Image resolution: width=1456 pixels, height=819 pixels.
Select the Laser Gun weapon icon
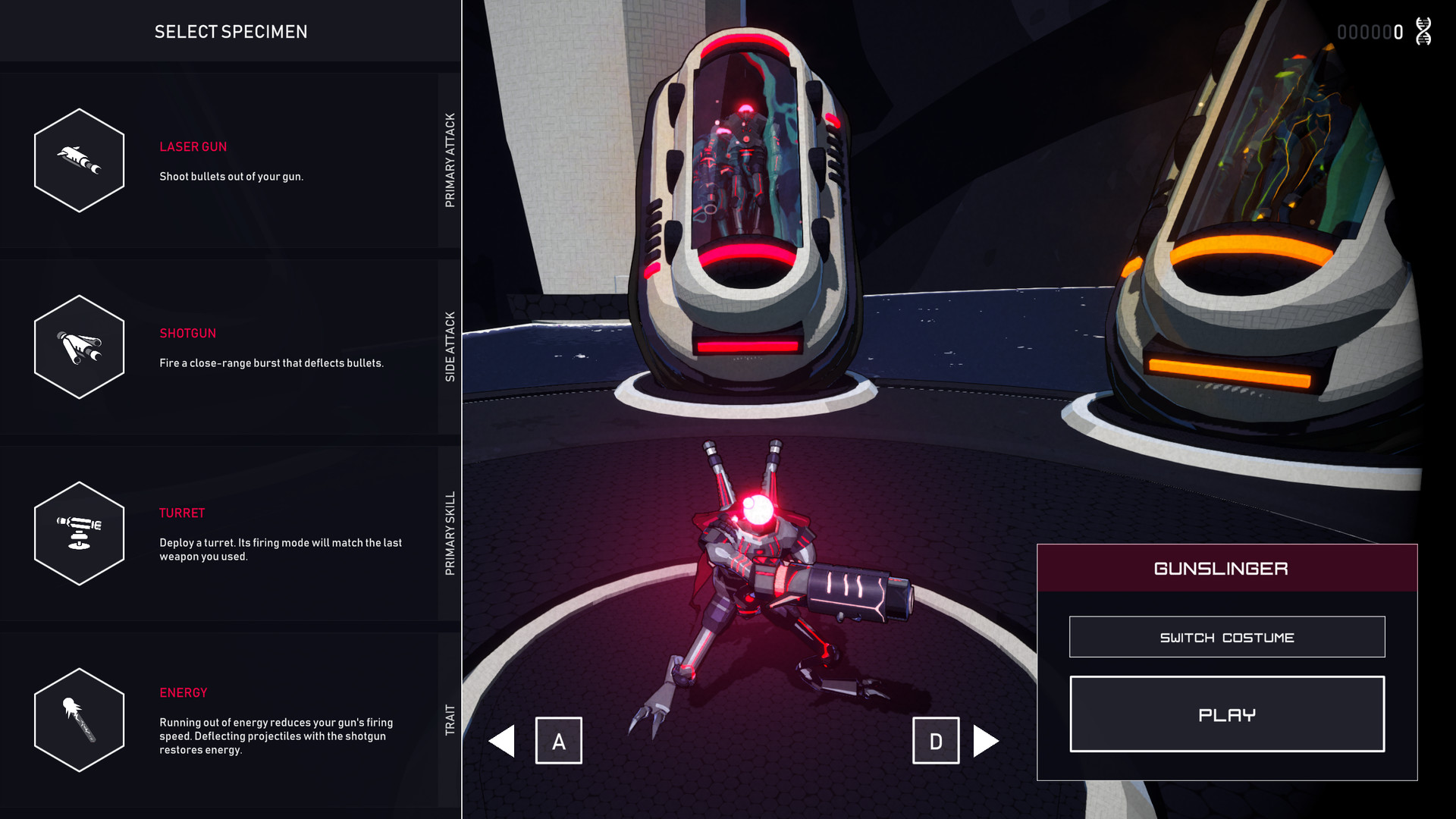click(79, 160)
